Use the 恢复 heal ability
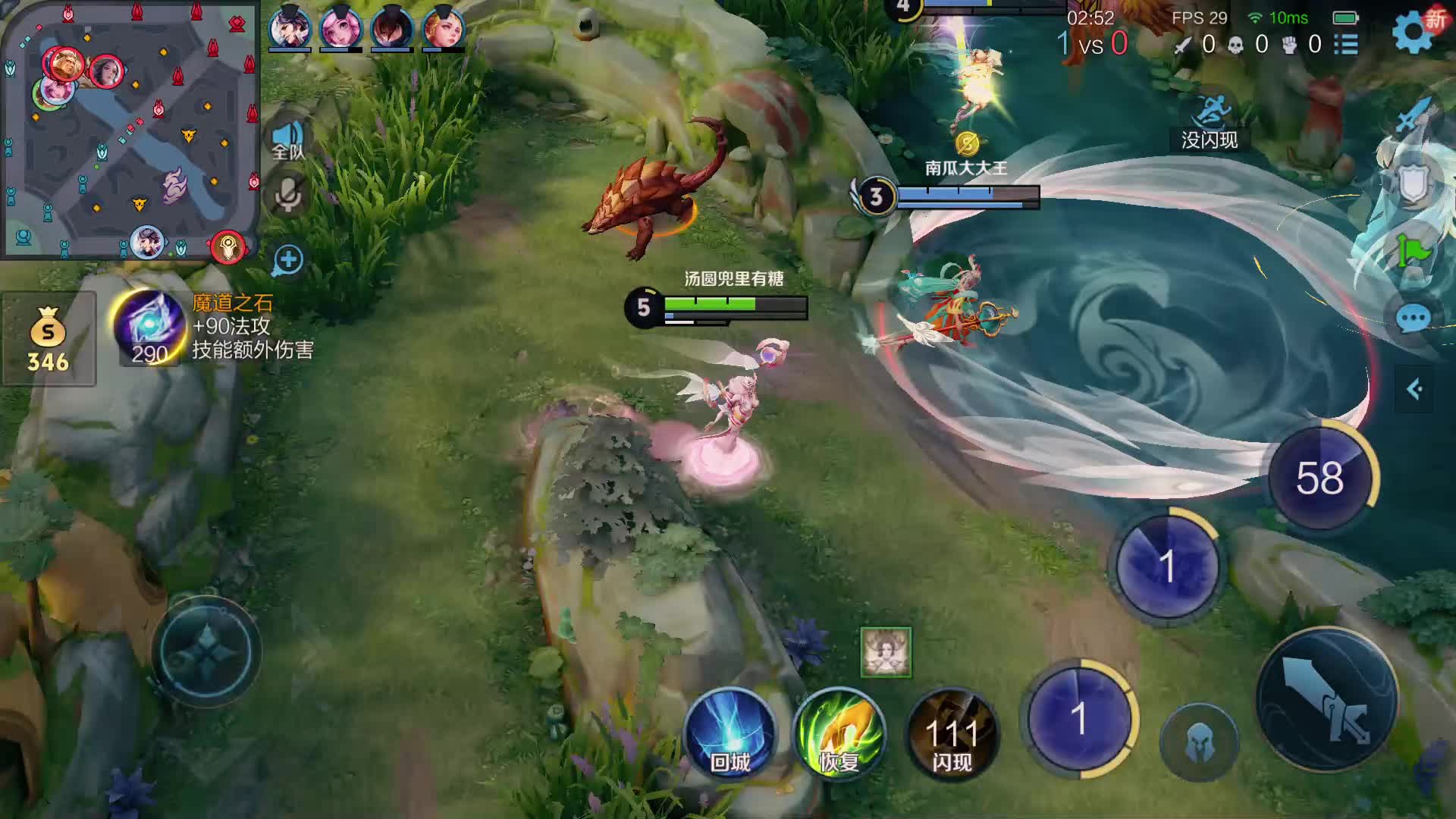The width and height of the screenshot is (1456, 819). (x=839, y=733)
